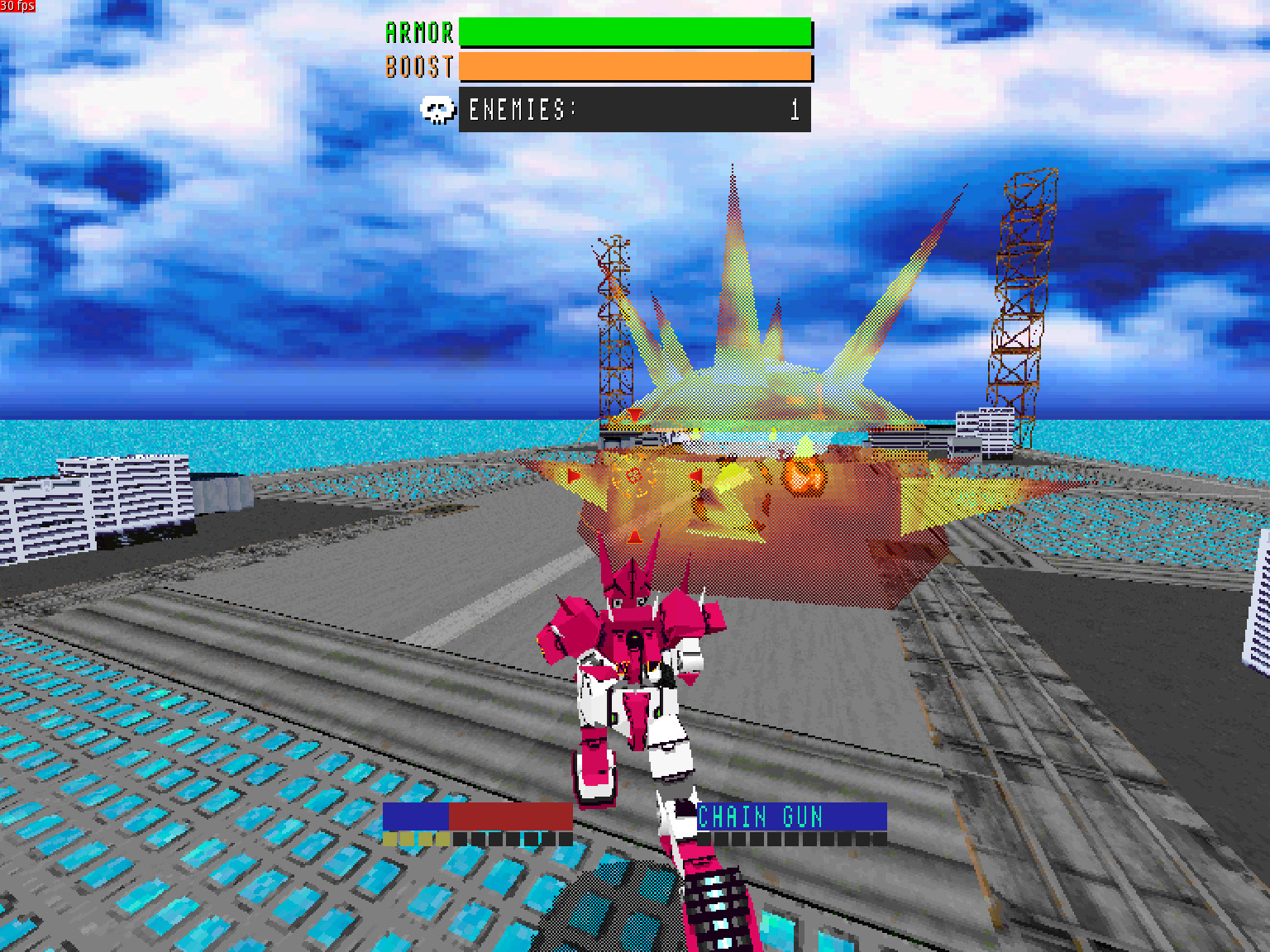Click the ARMOR label text
This screenshot has width=1270, height=952.
click(x=420, y=32)
